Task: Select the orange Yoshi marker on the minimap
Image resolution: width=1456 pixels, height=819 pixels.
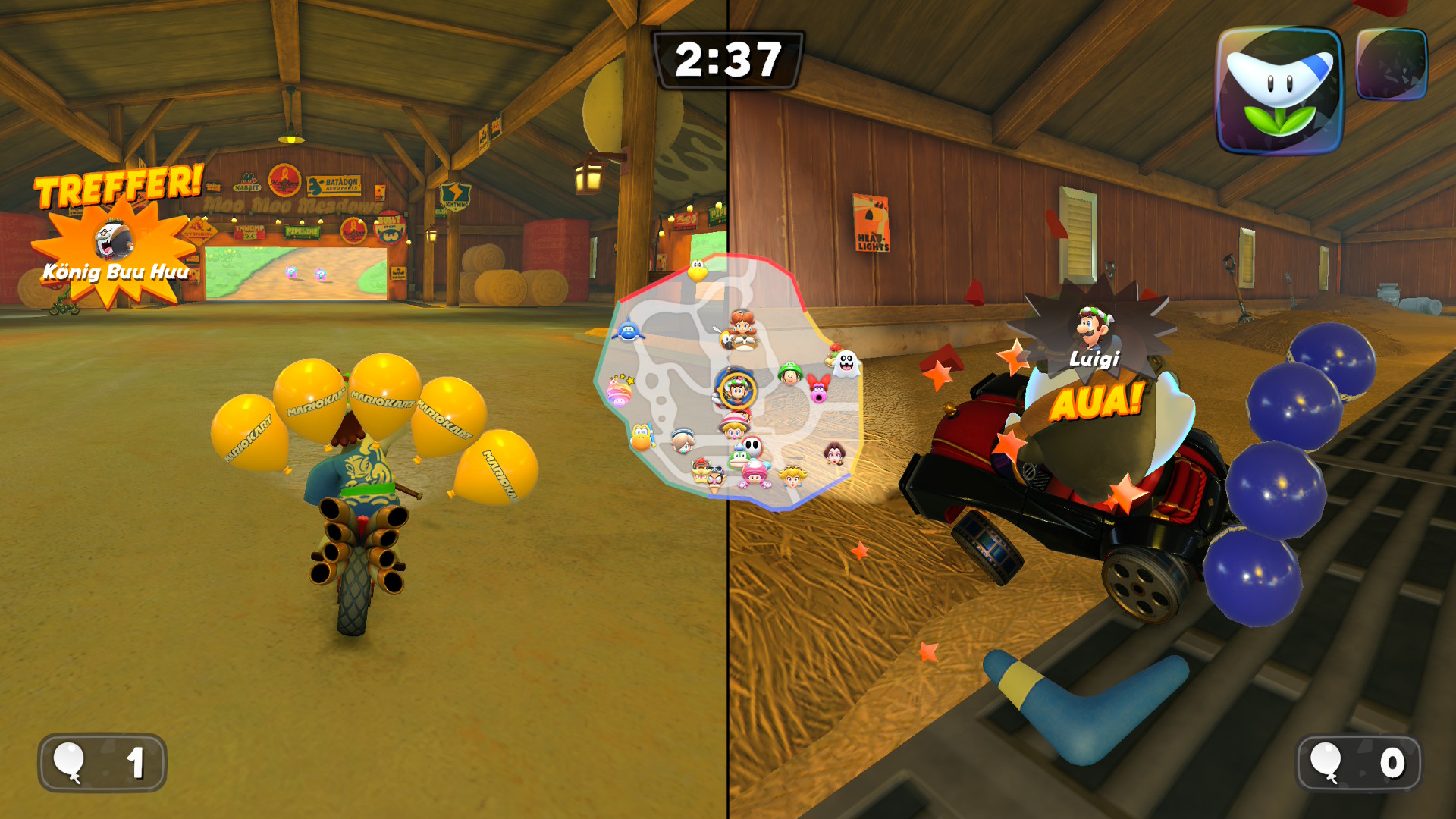Action: coord(642,437)
